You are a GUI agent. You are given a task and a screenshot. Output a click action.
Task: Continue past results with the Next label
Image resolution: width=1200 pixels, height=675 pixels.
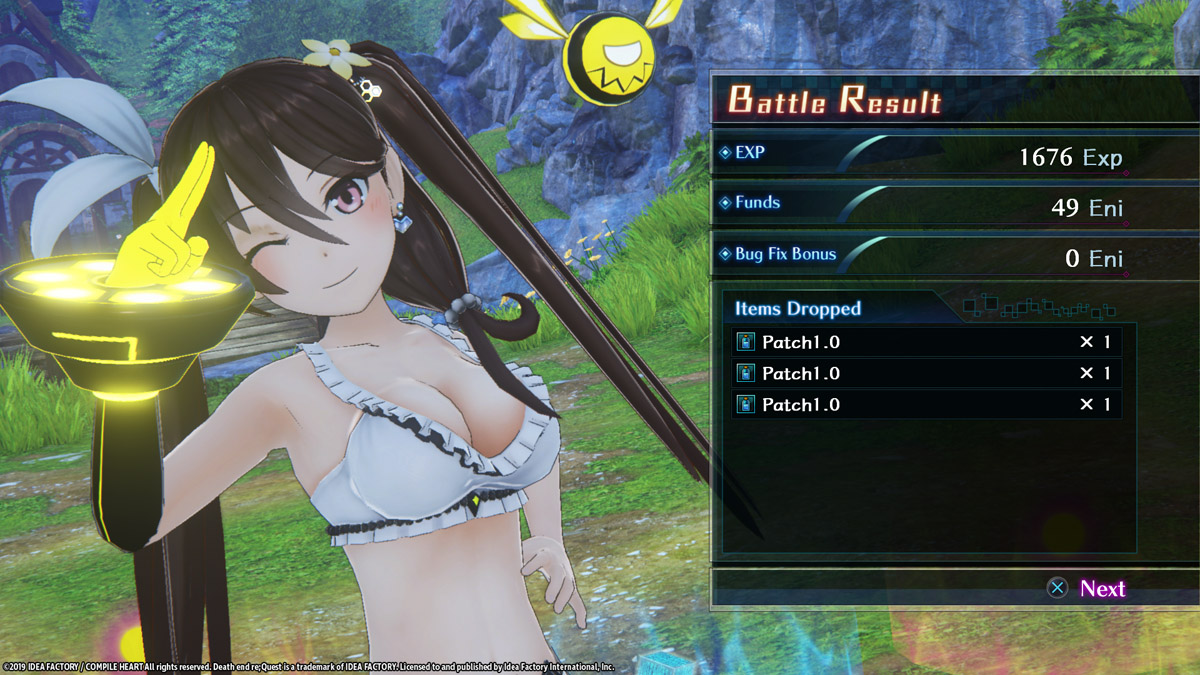pos(1101,589)
